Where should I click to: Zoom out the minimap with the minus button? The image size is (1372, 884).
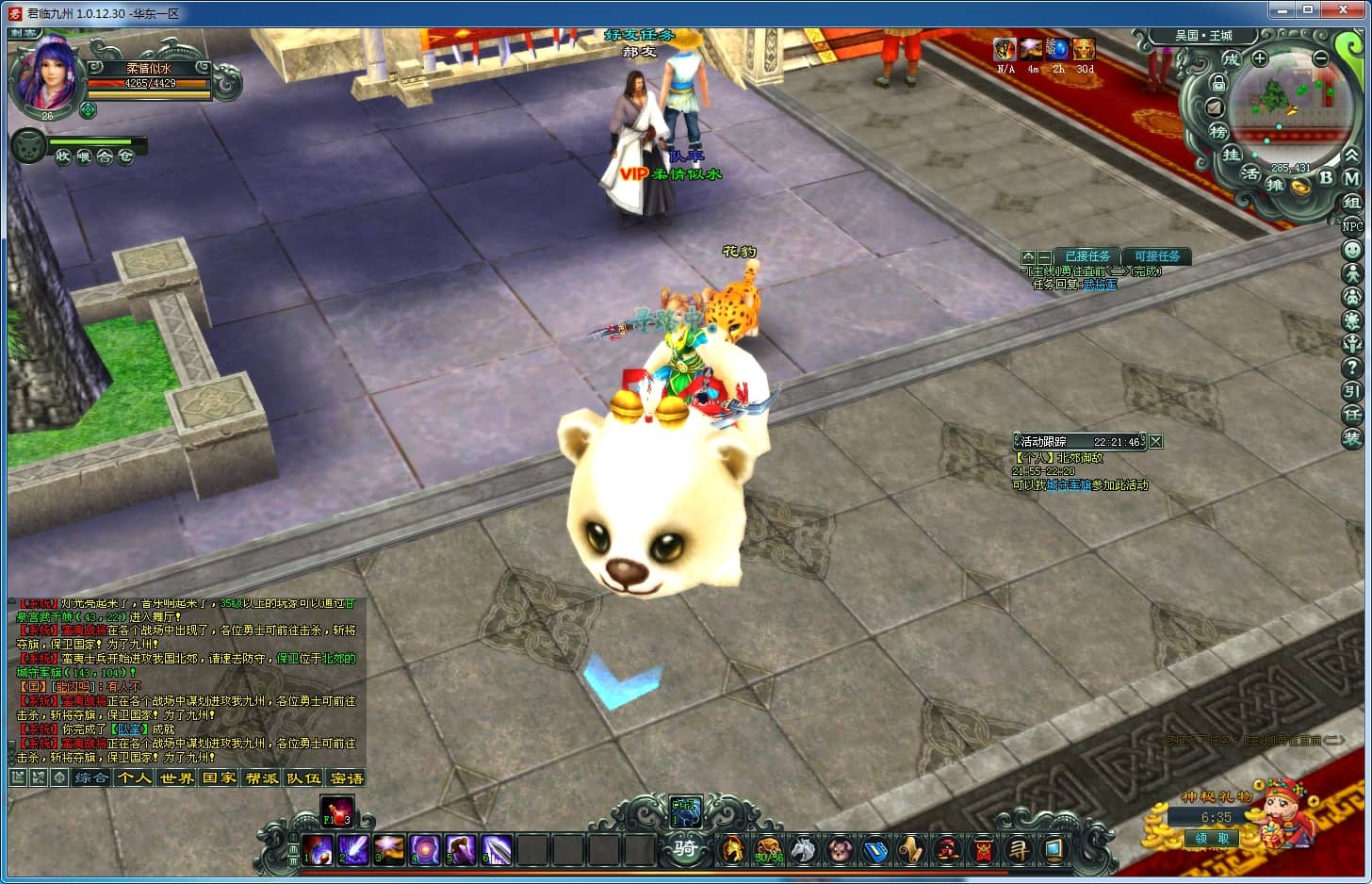(x=1321, y=58)
